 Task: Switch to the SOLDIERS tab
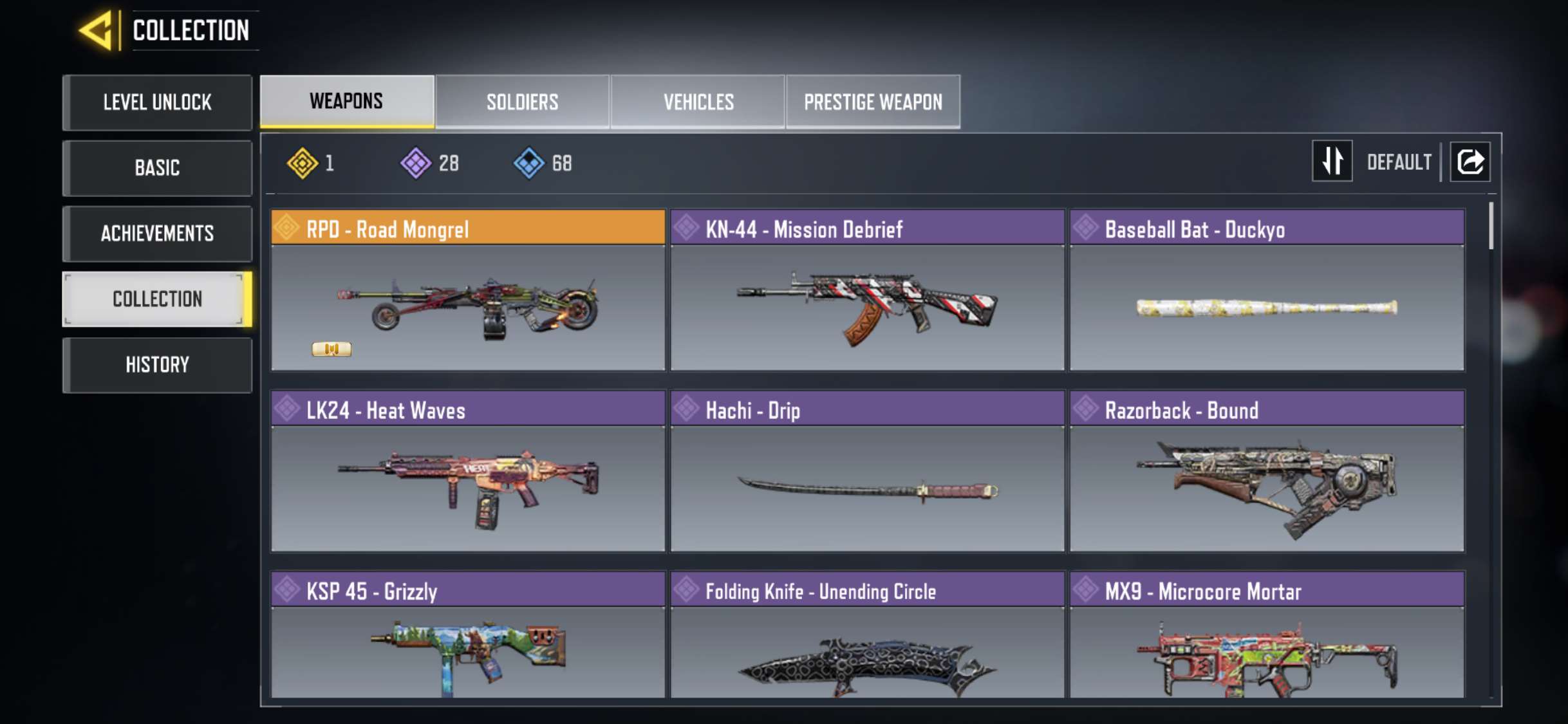pos(522,101)
